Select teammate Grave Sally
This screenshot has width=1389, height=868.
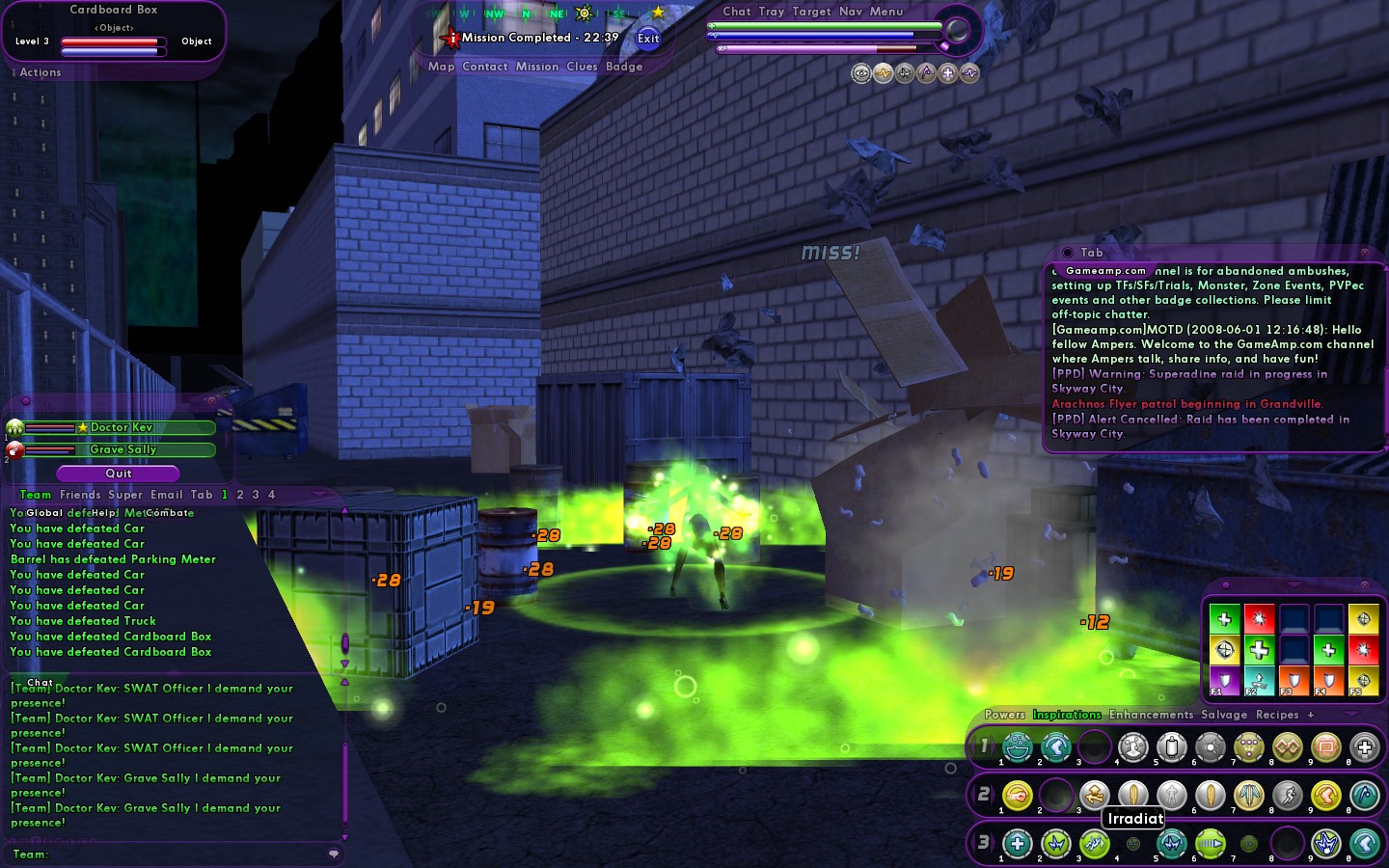point(123,449)
